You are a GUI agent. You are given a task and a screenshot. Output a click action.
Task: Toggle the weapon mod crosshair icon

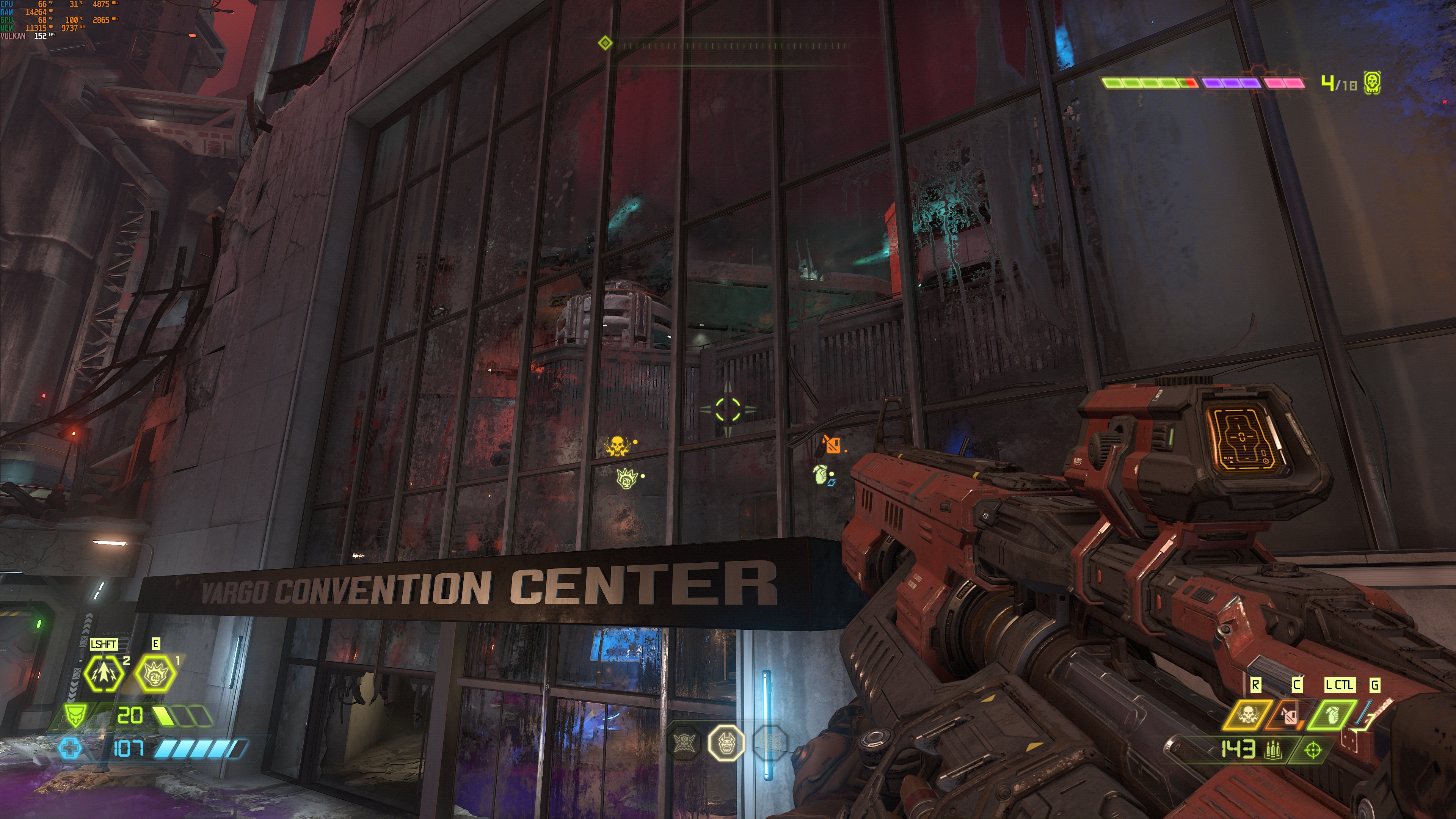[1312, 750]
